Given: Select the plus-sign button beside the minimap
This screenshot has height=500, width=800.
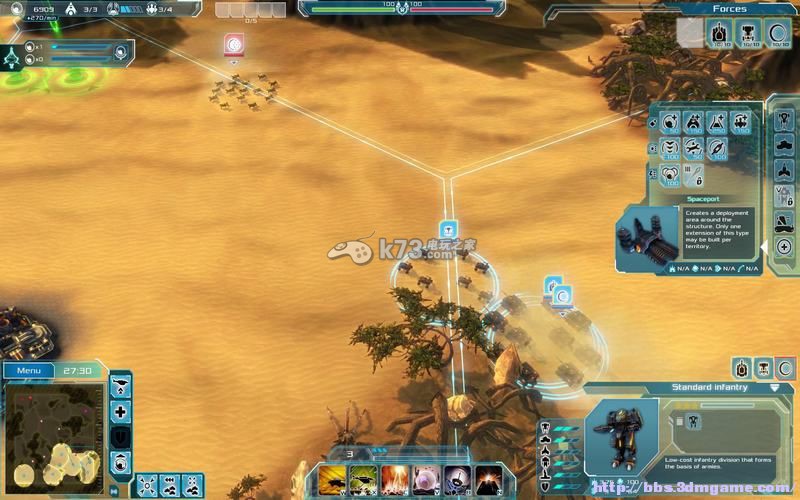Looking at the screenshot, I should tap(121, 411).
